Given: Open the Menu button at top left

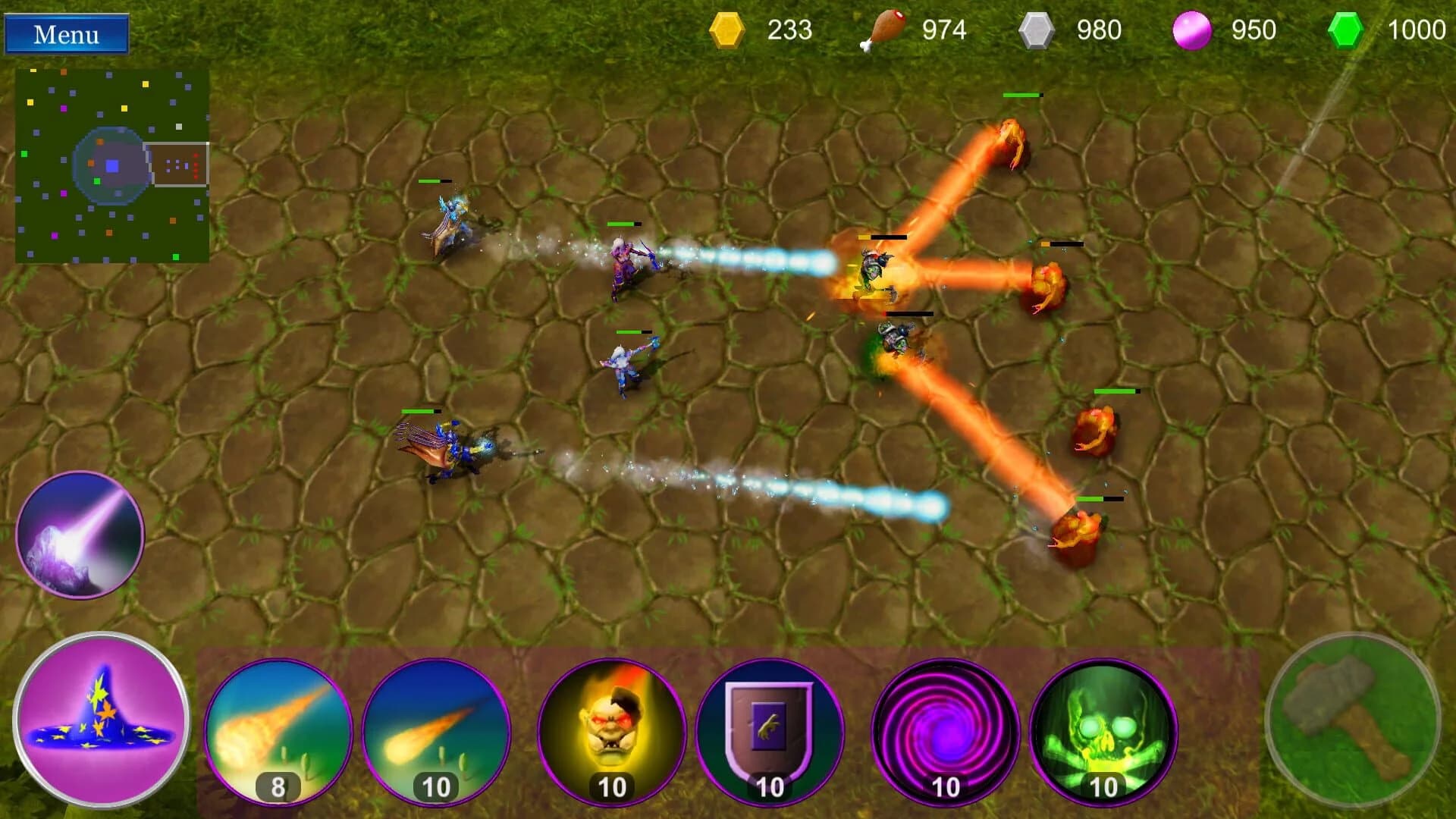Looking at the screenshot, I should 67,34.
